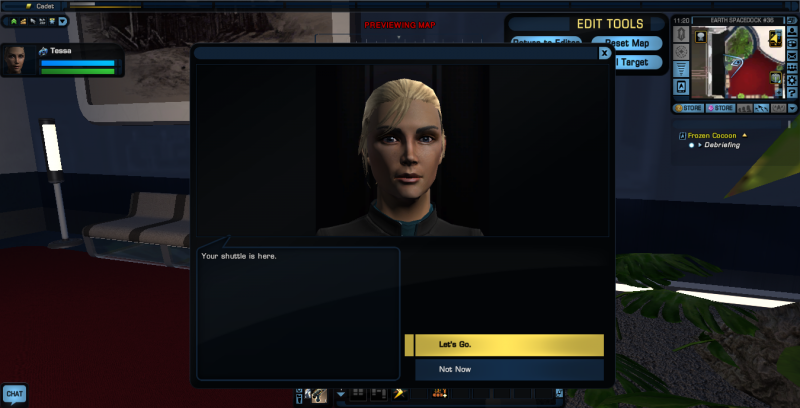800x408 pixels.
Task: Open the gold coin STORE button
Action: pos(688,107)
